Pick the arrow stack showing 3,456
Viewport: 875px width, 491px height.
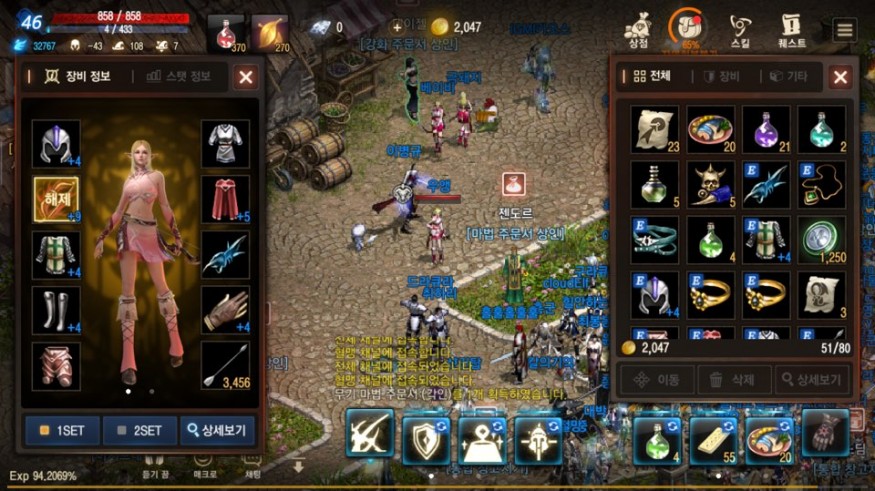coord(225,365)
